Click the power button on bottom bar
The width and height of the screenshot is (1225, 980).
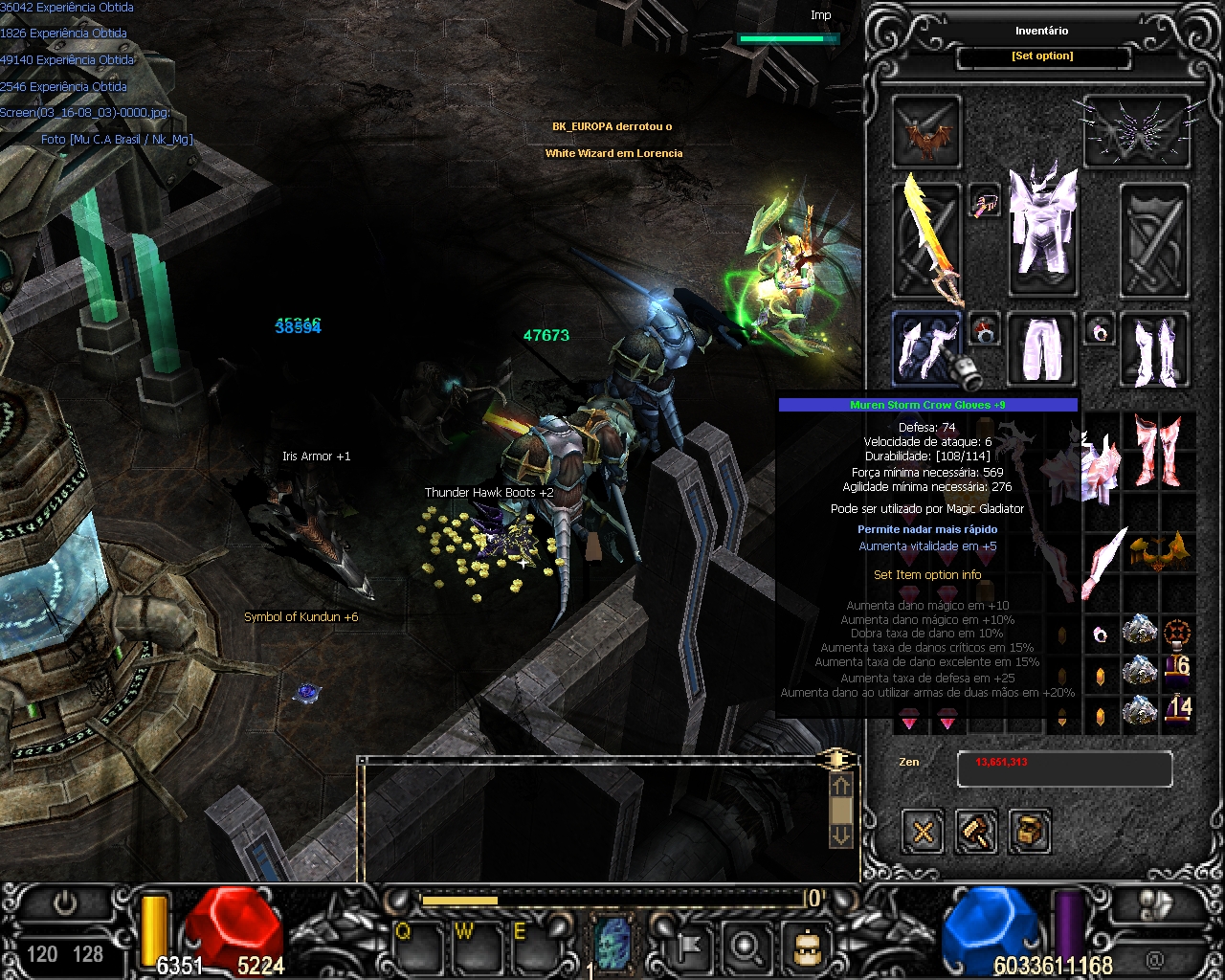click(x=65, y=903)
